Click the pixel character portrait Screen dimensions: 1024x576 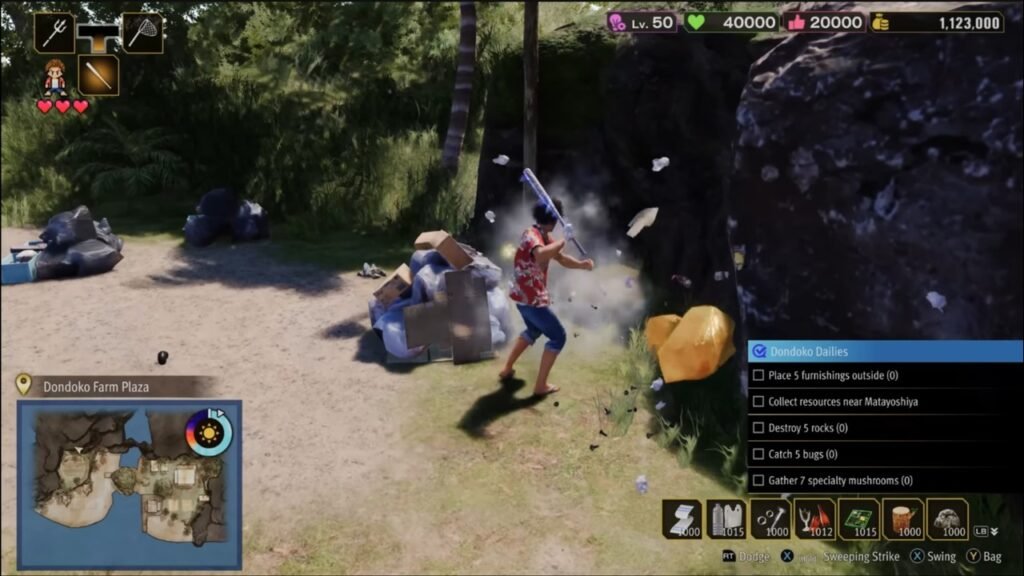pos(55,77)
